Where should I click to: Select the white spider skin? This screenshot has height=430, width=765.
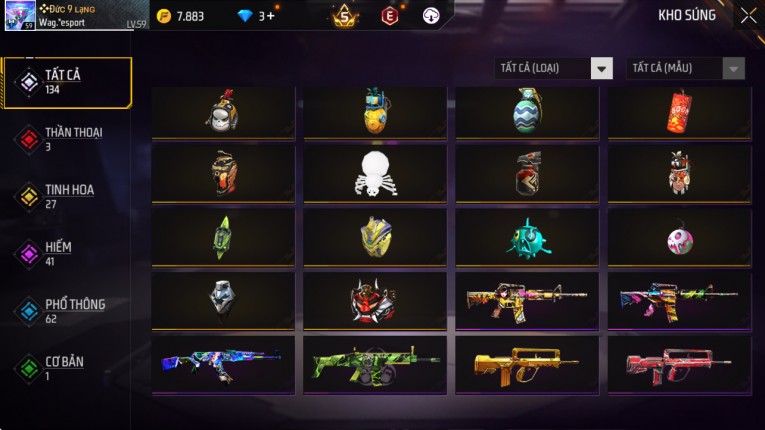point(375,175)
